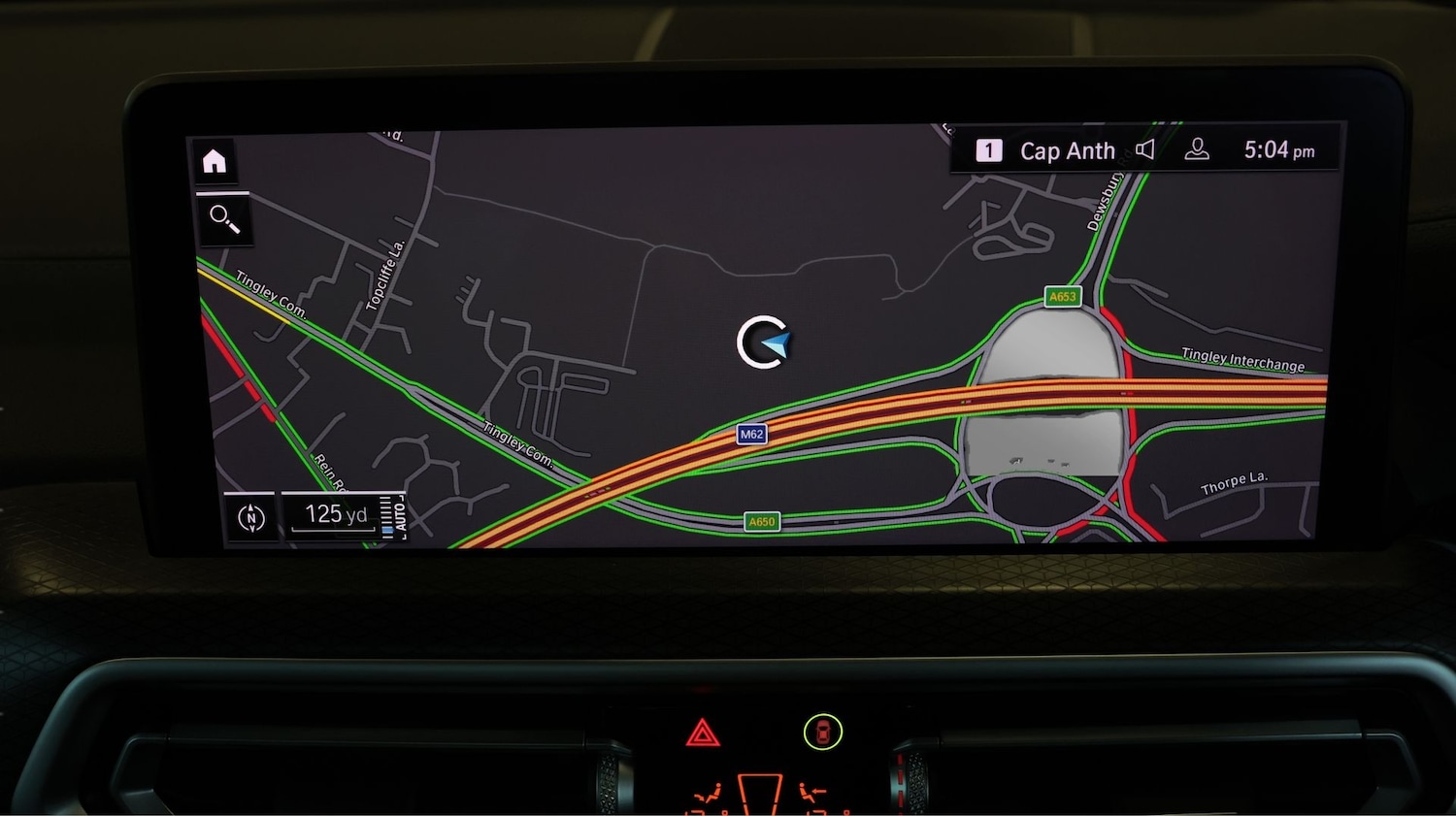Image resolution: width=1456 pixels, height=816 pixels.
Task: Tap the speaker sound icon
Action: pos(1145,149)
